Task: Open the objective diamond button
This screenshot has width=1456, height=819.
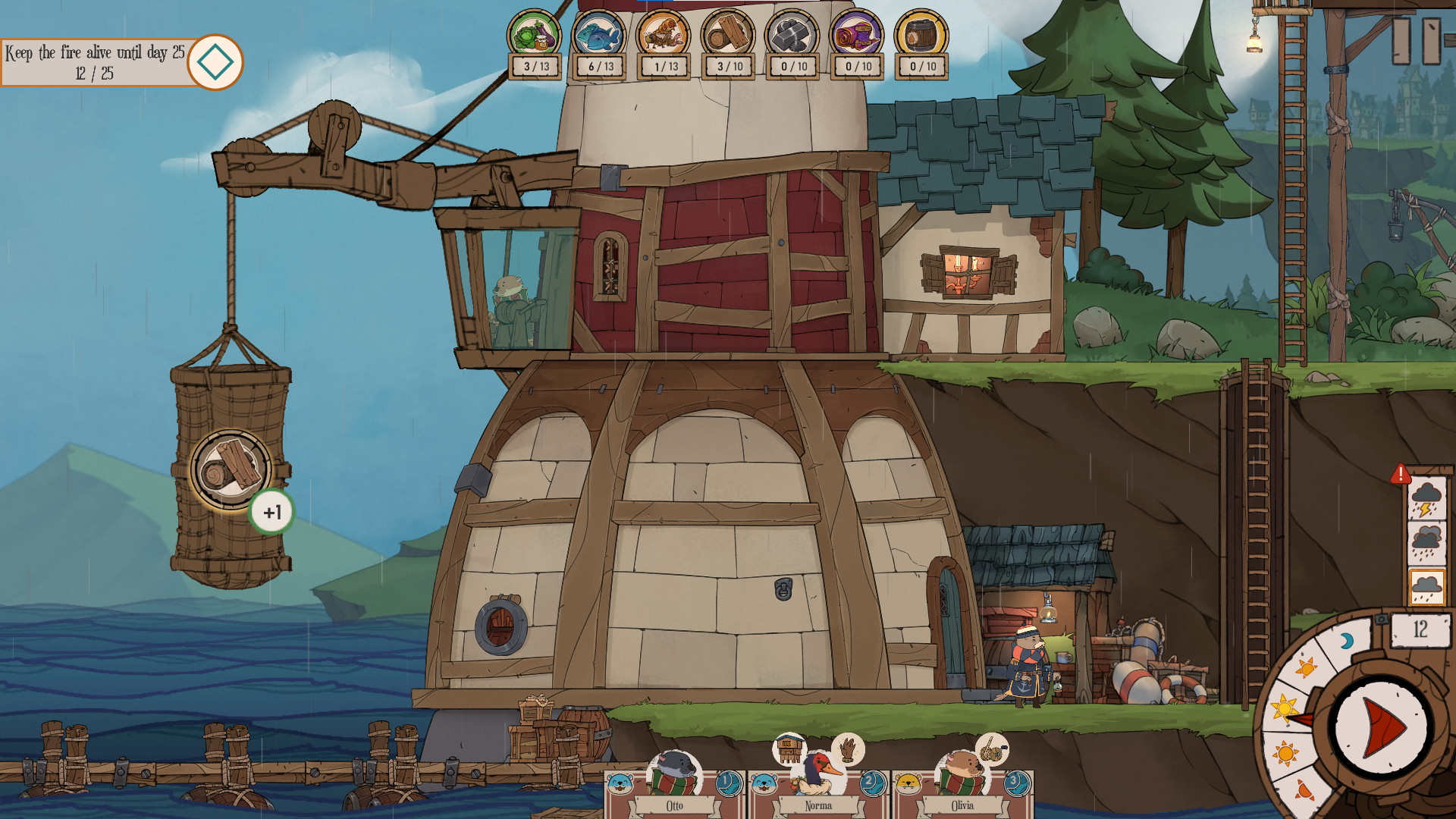Action: (x=215, y=62)
